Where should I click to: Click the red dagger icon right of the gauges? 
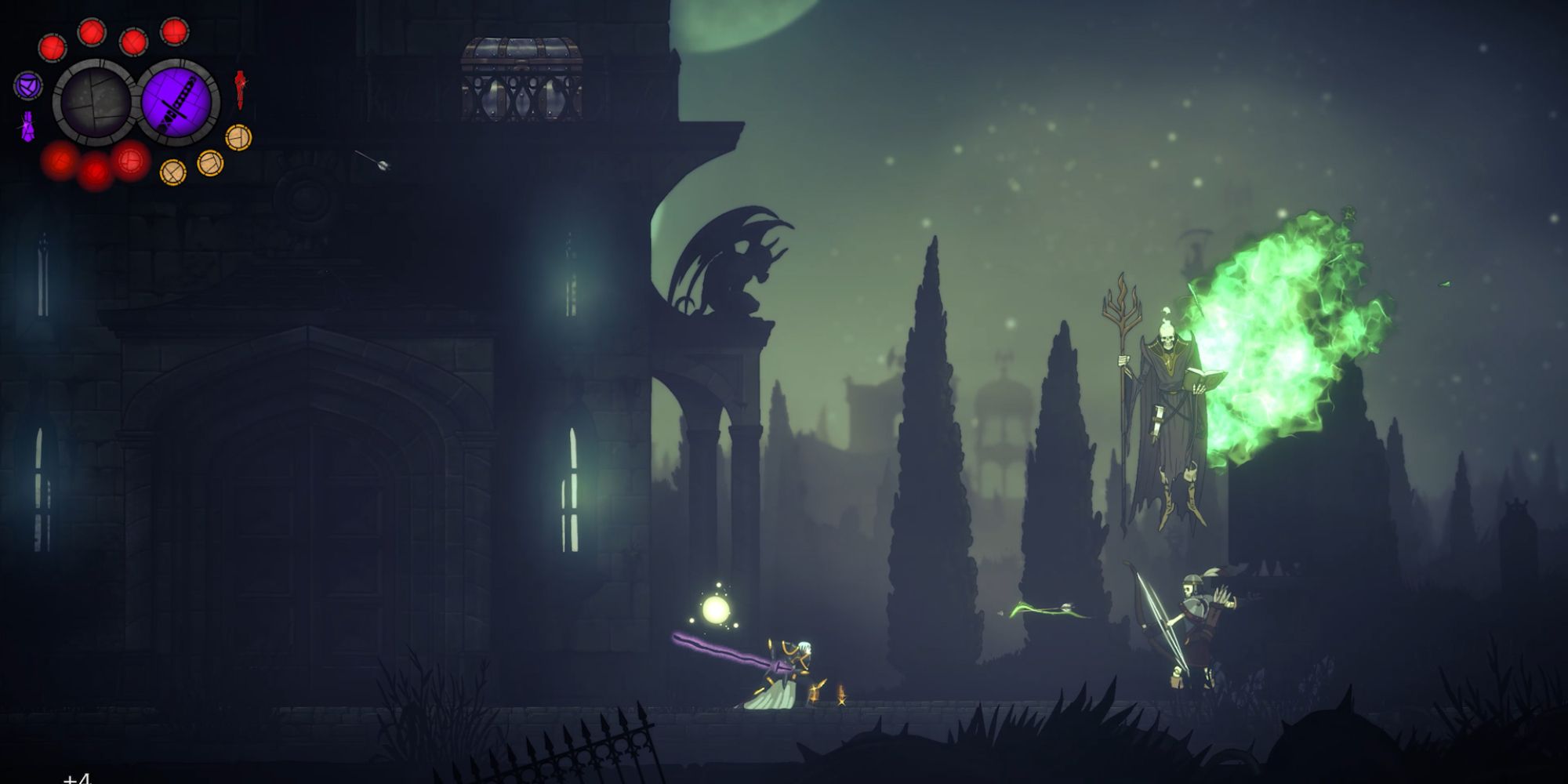[240, 90]
